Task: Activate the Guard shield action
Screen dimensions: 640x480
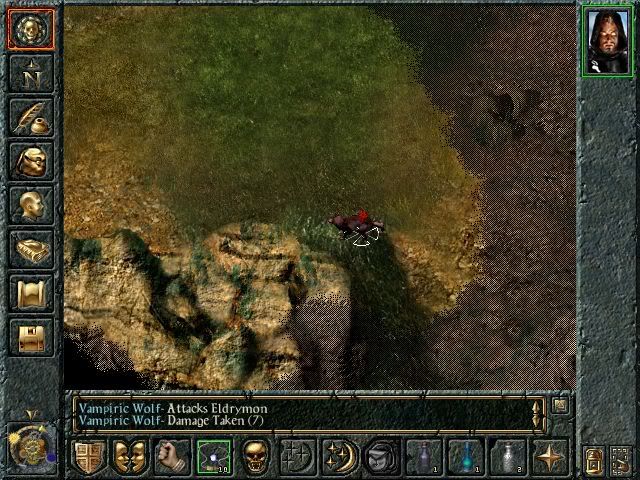Action: pos(89,458)
